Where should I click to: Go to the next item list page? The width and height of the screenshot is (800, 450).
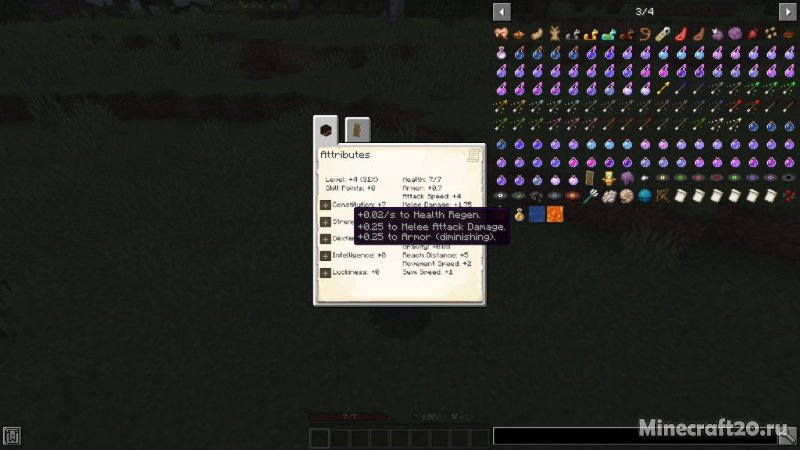pyautogui.click(x=788, y=11)
